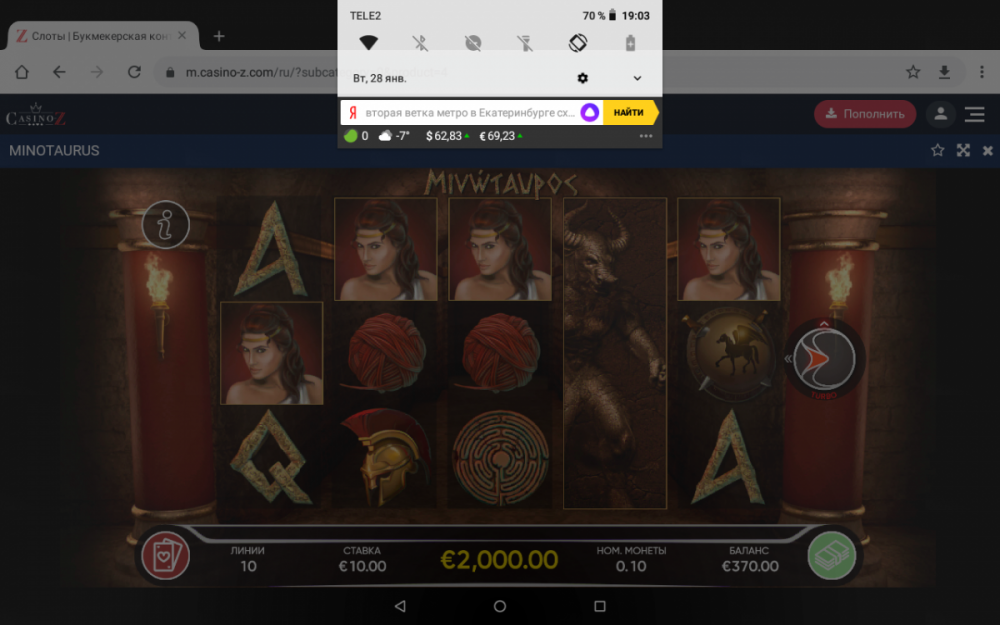
Task: Add Minotaurus to favorites with star
Action: pyautogui.click(x=937, y=151)
